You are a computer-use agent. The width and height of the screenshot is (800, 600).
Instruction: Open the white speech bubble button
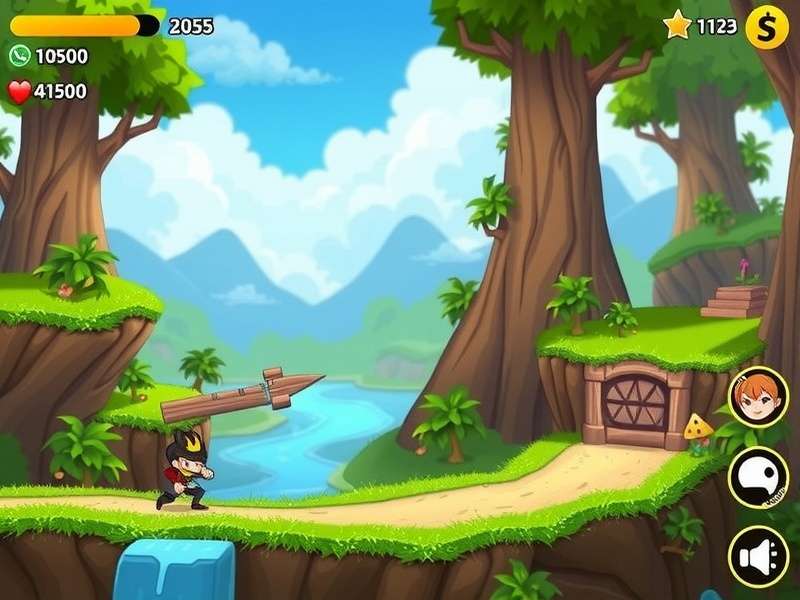tap(757, 476)
